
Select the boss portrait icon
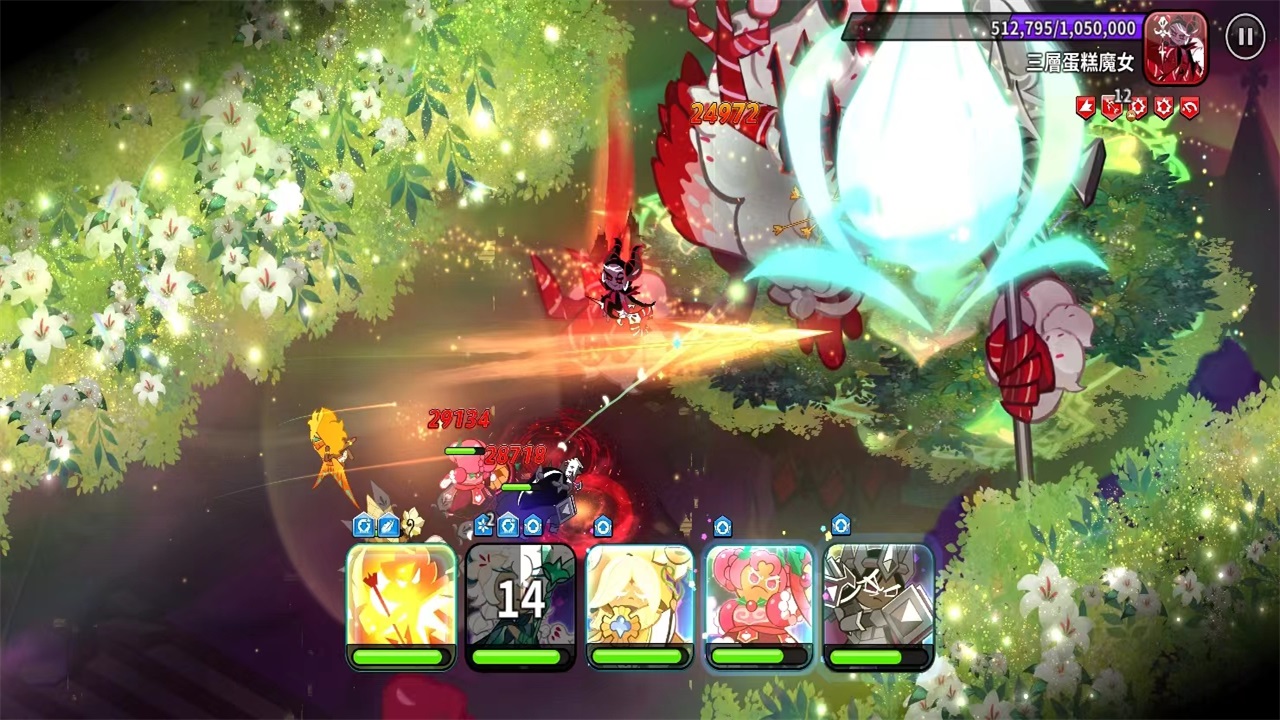pyautogui.click(x=1176, y=47)
